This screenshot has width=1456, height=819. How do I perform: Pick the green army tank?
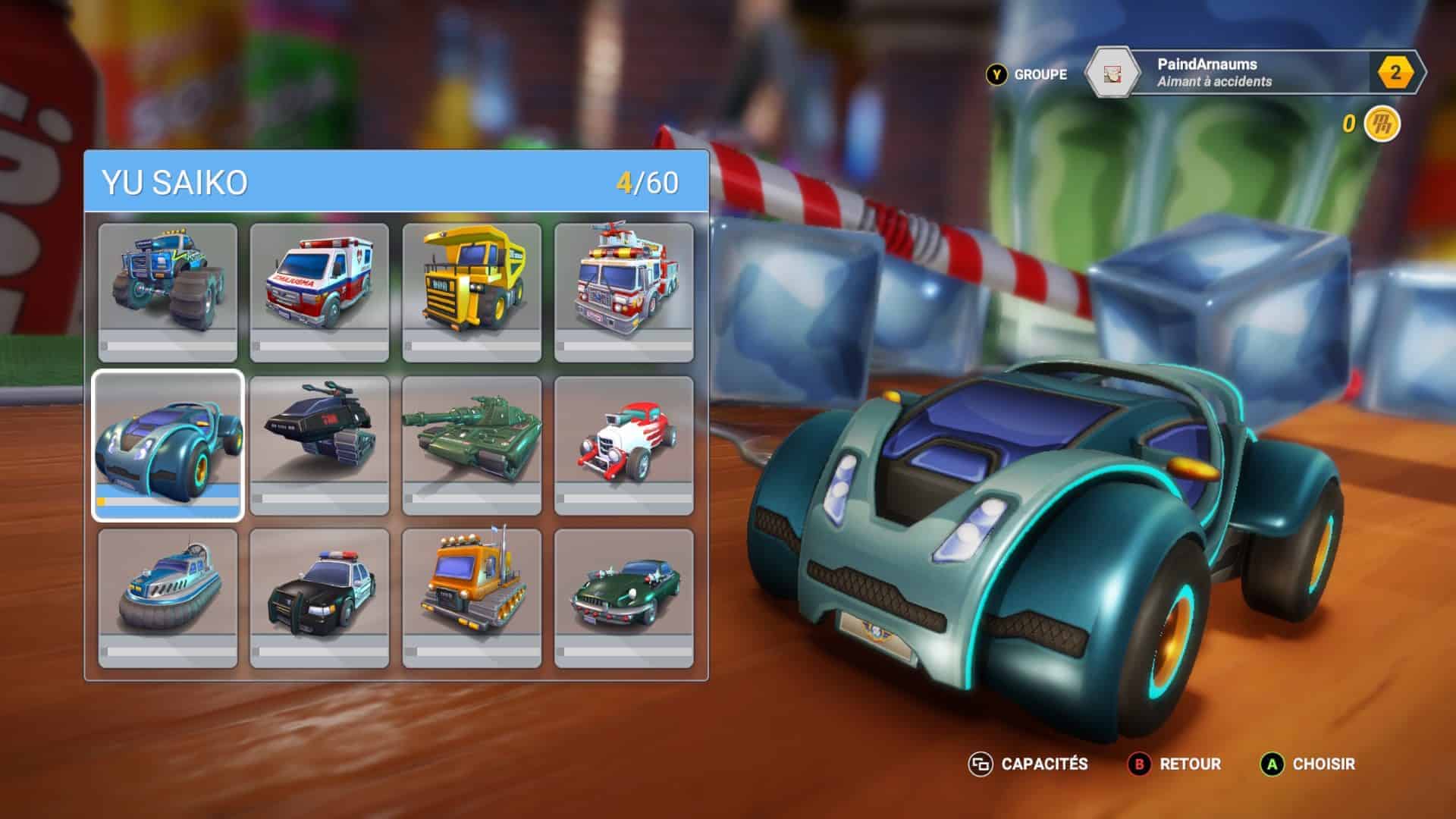pos(472,445)
